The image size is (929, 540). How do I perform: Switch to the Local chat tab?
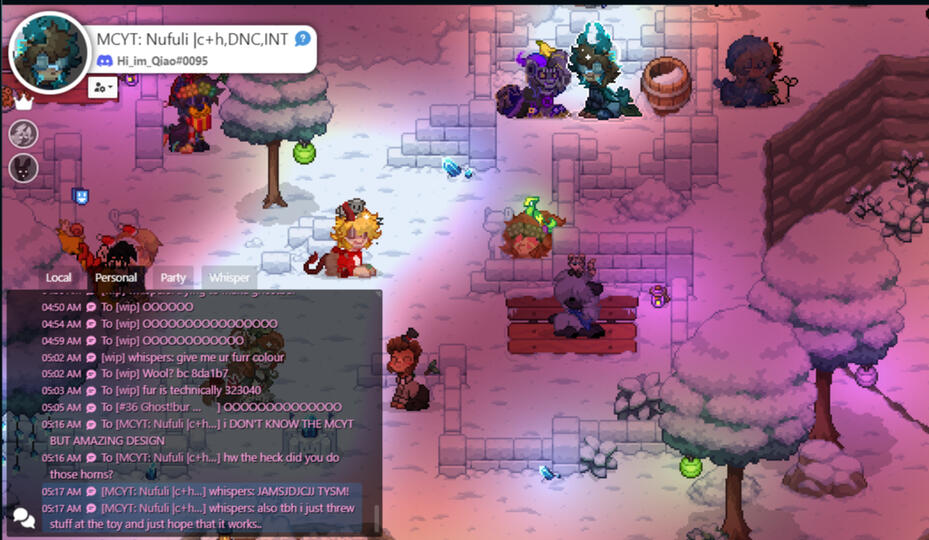point(59,278)
